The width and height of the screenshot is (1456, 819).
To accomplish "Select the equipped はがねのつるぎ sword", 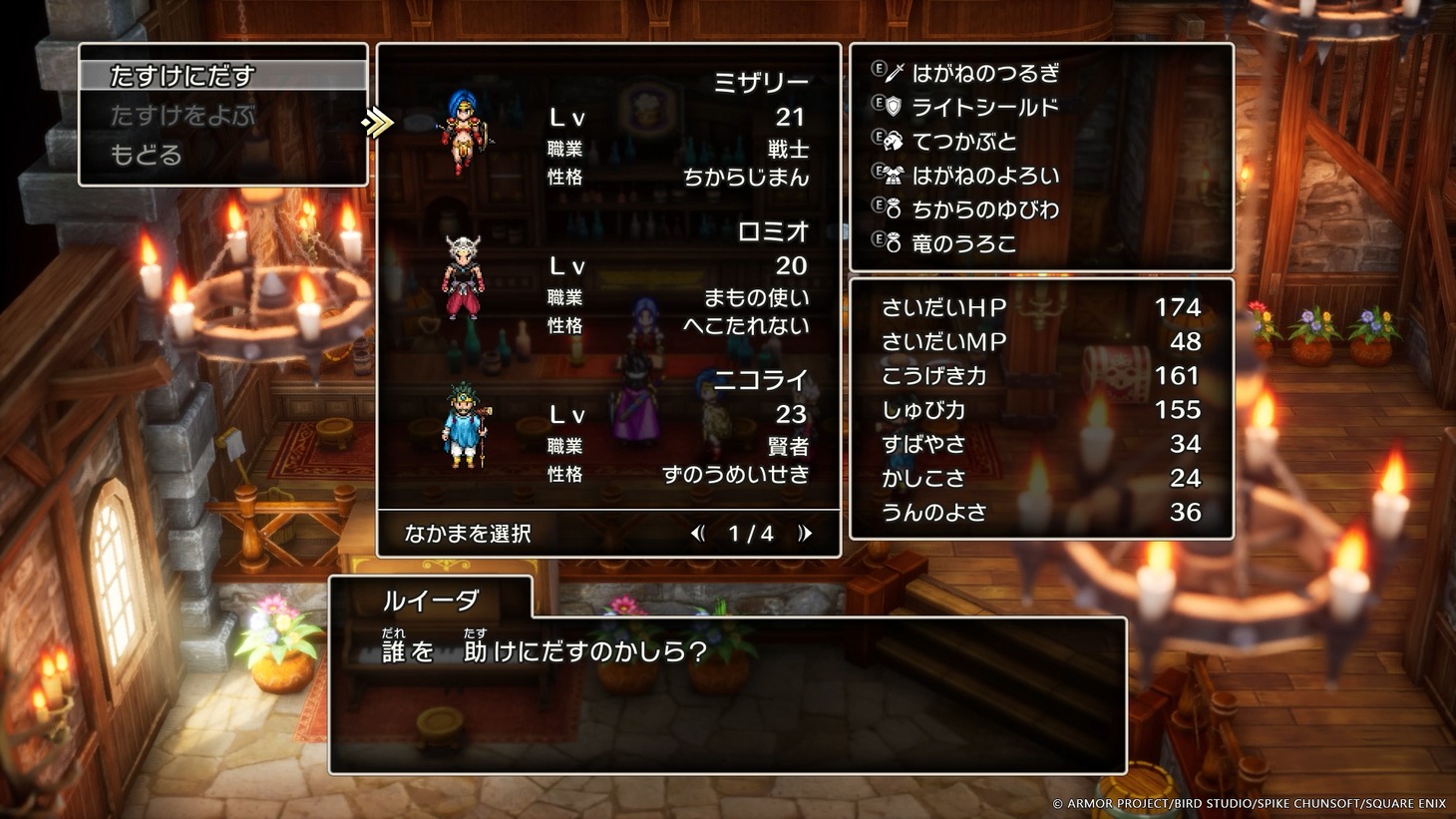I will (x=985, y=73).
